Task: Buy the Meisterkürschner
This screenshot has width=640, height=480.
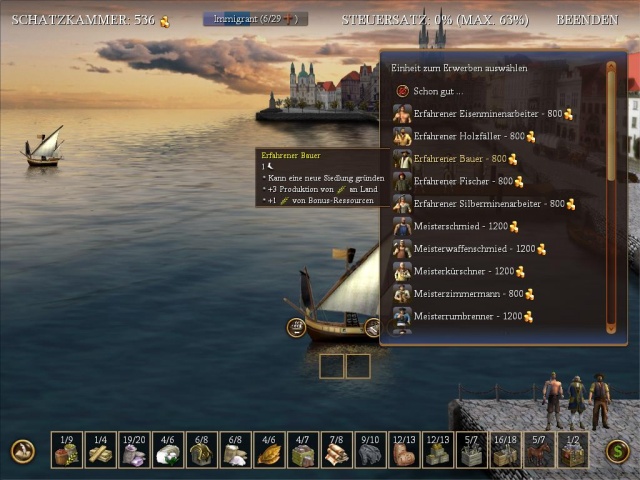Action: [464, 272]
